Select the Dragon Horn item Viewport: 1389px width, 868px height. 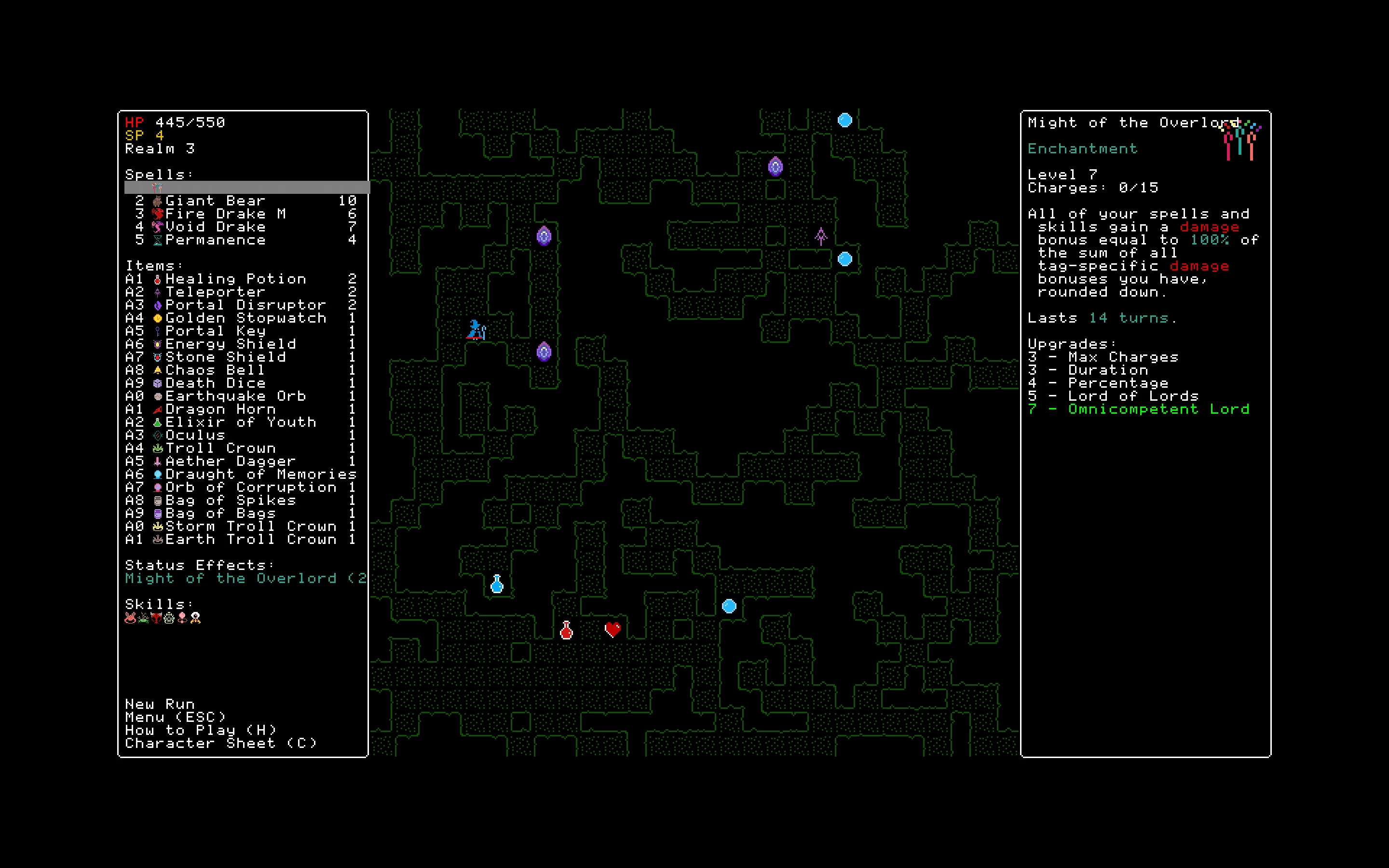point(220,409)
